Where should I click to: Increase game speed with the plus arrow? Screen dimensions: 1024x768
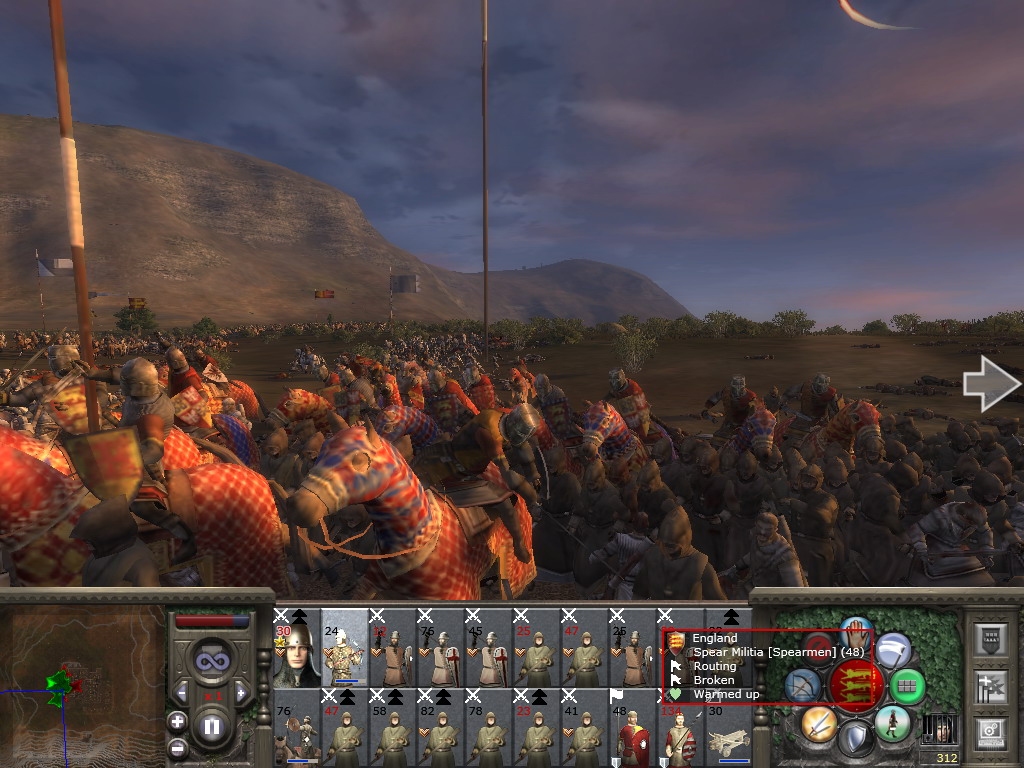(x=241, y=692)
